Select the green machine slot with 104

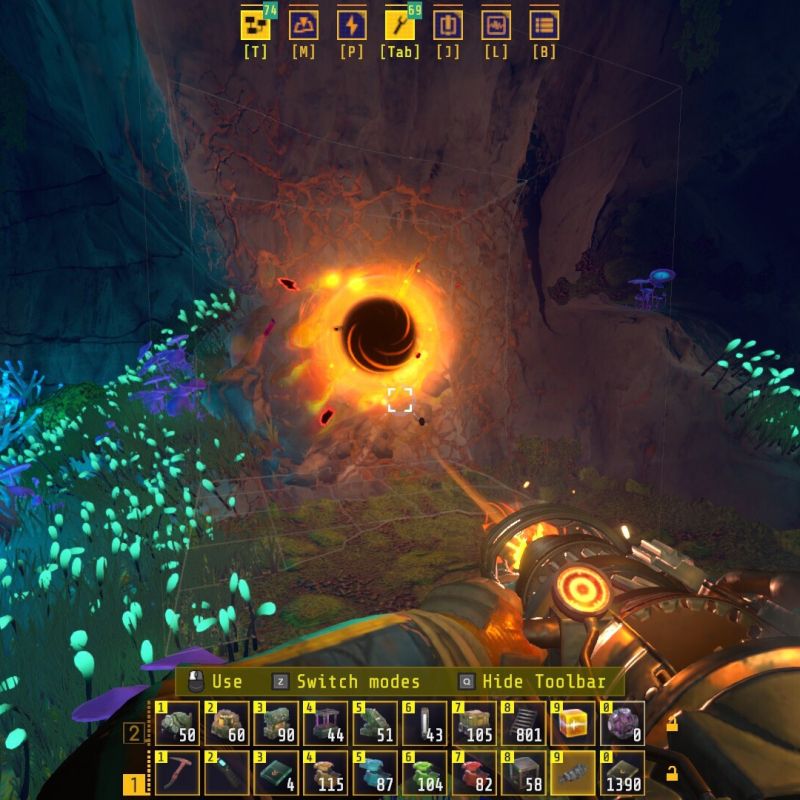click(x=424, y=773)
